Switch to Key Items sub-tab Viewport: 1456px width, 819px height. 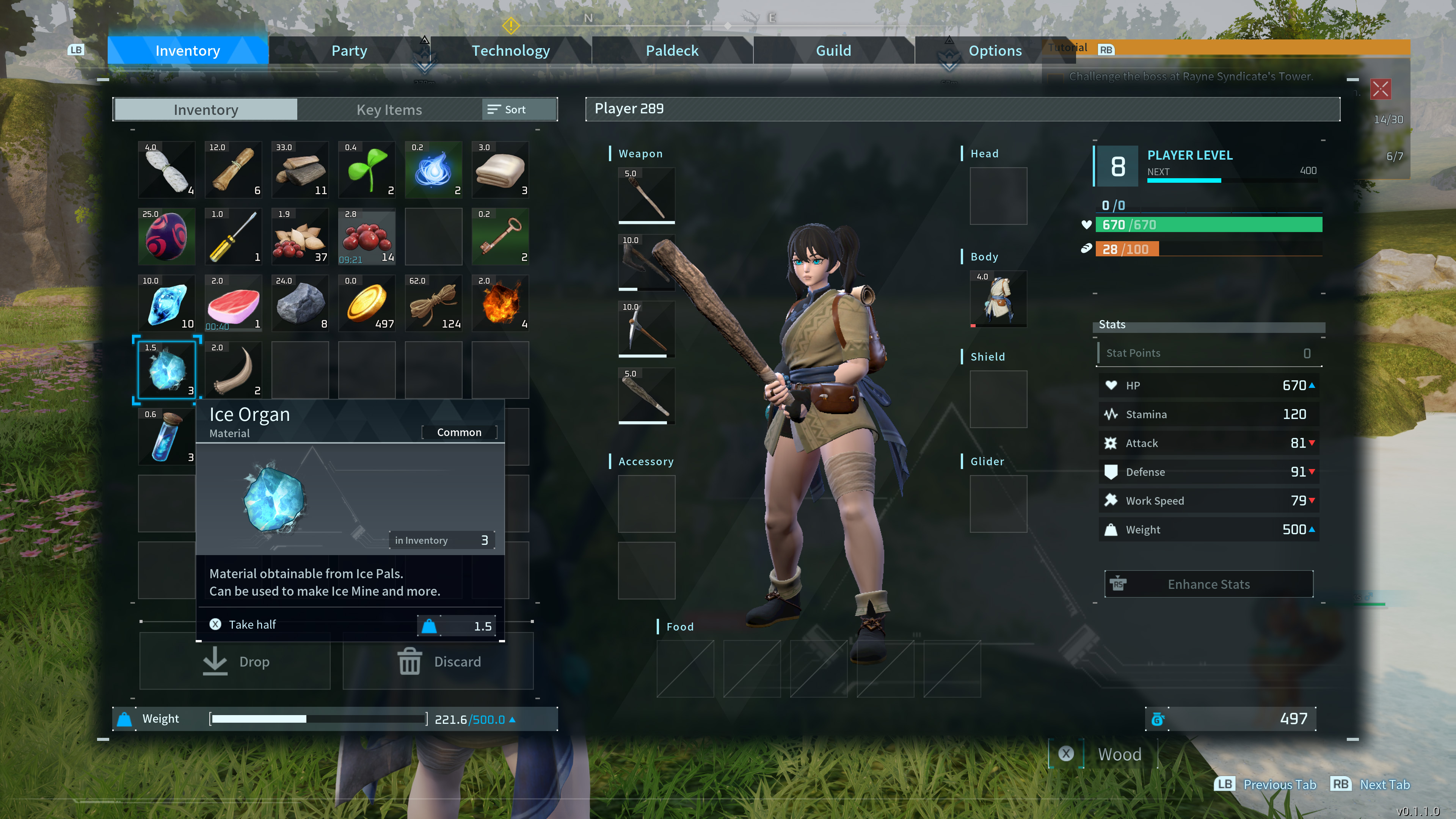click(x=389, y=110)
